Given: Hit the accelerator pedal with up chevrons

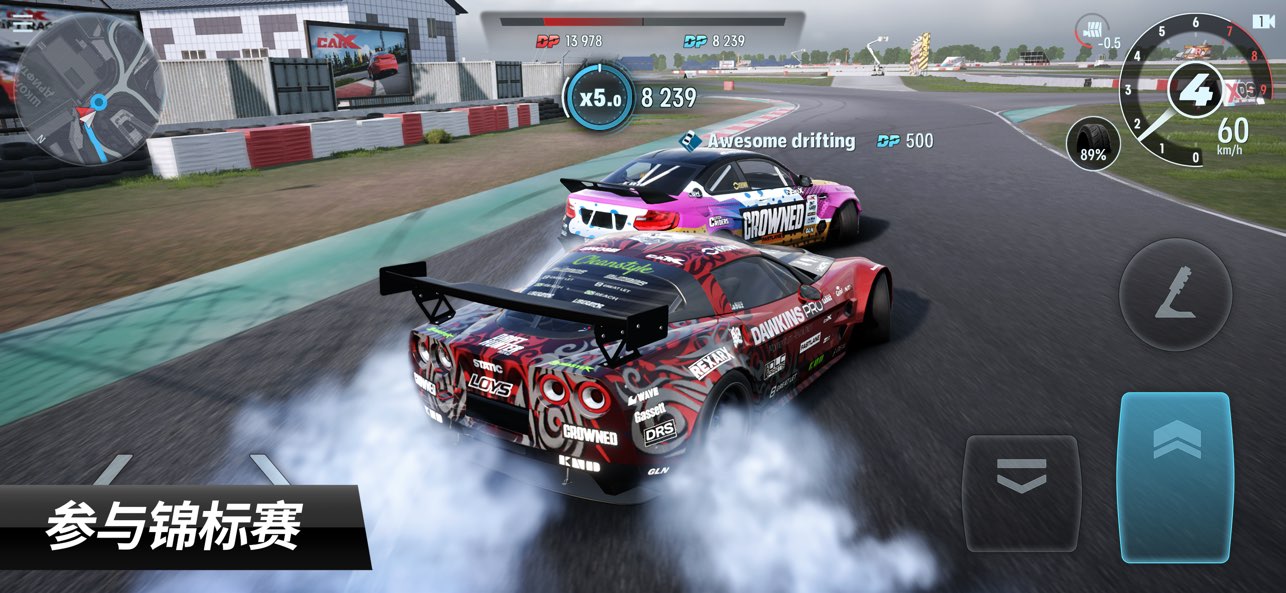Looking at the screenshot, I should tap(1174, 476).
